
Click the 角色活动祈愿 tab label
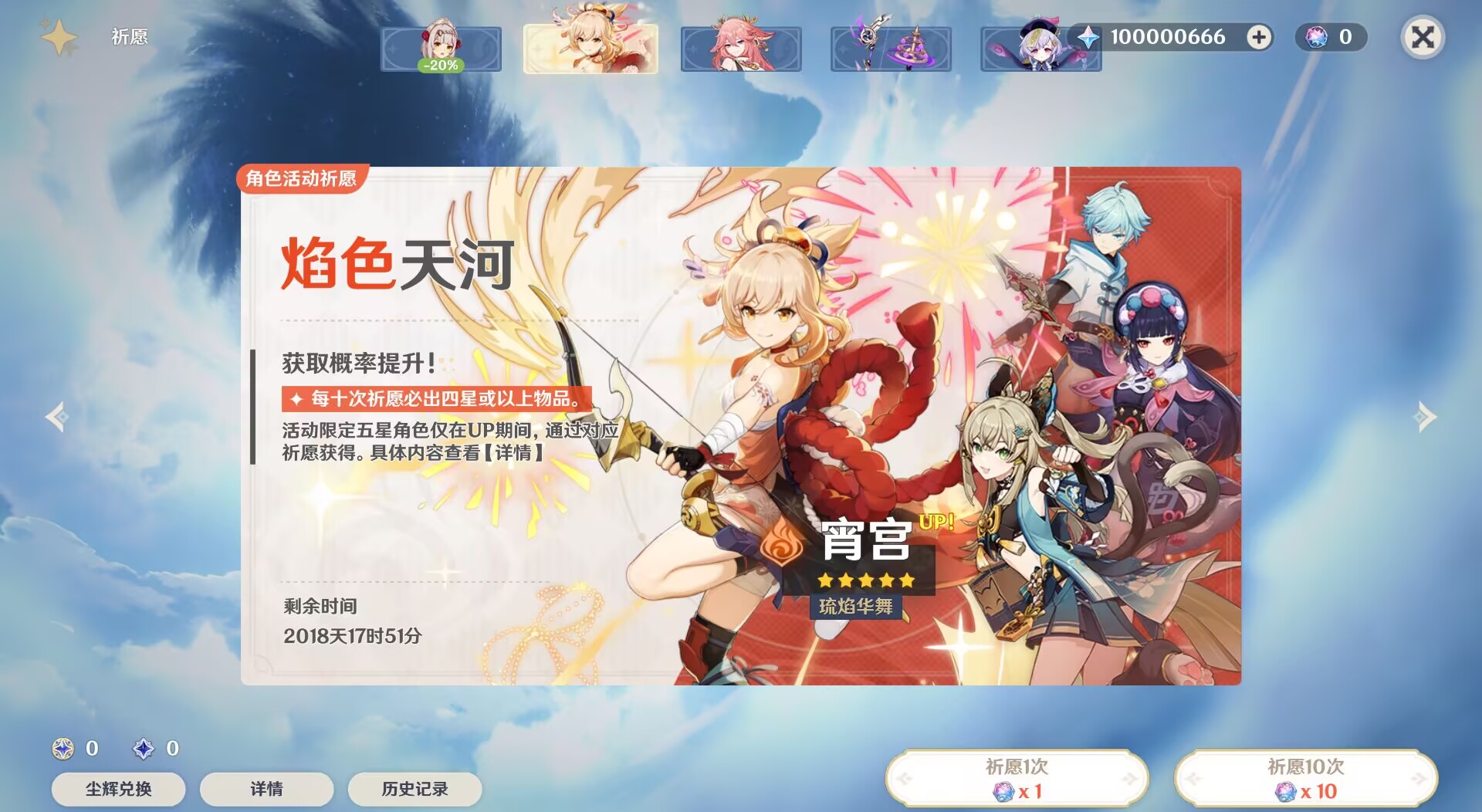pyautogui.click(x=300, y=178)
